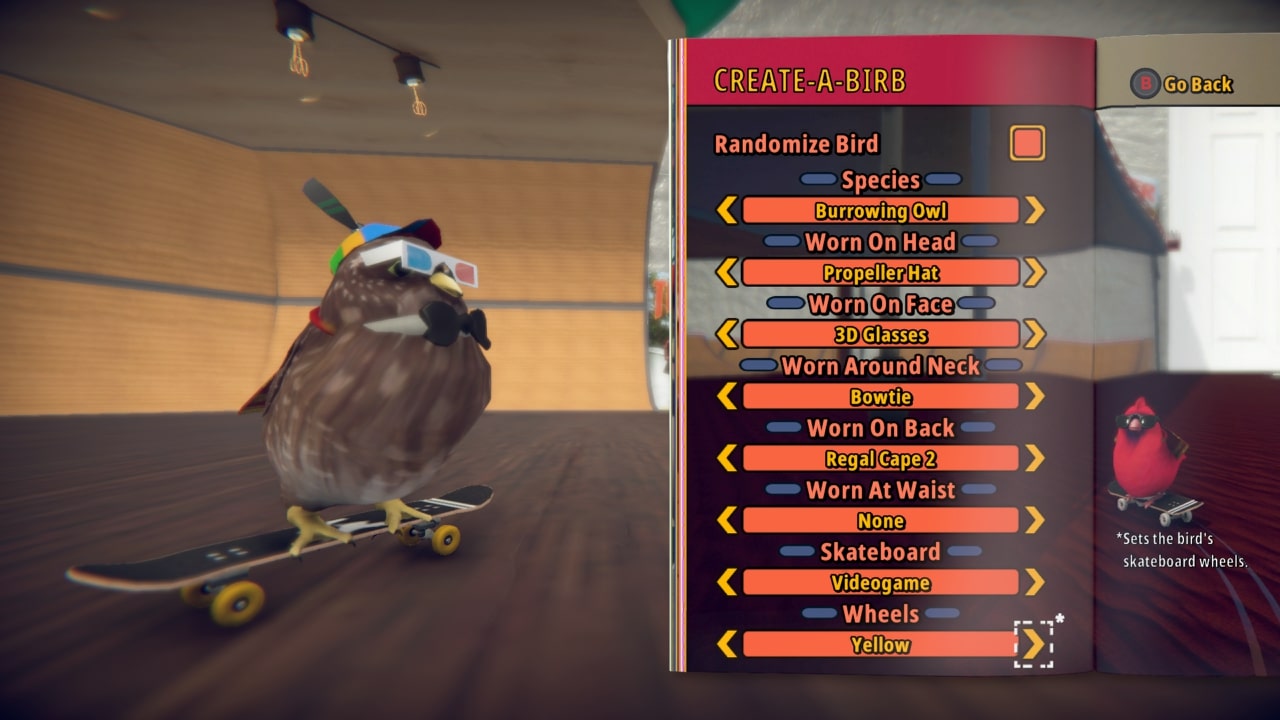The width and height of the screenshot is (1280, 720).
Task: Go Back from the Create-A-Birb menu
Action: 1183,84
